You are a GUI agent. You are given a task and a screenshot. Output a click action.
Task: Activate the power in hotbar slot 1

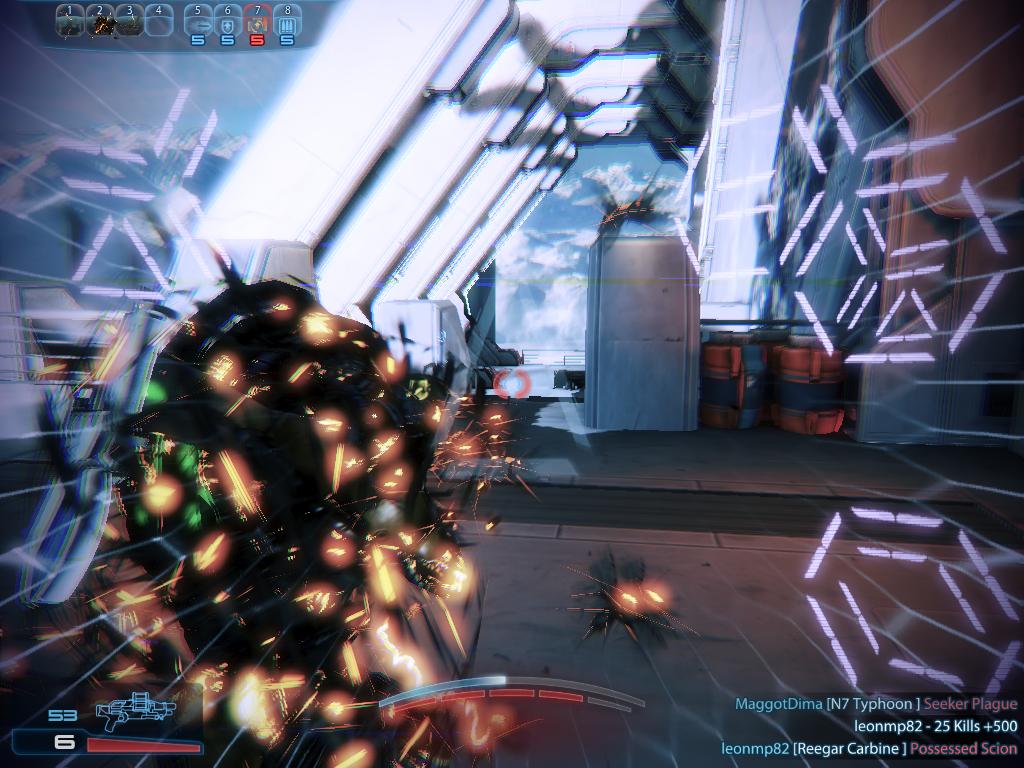click(x=70, y=20)
